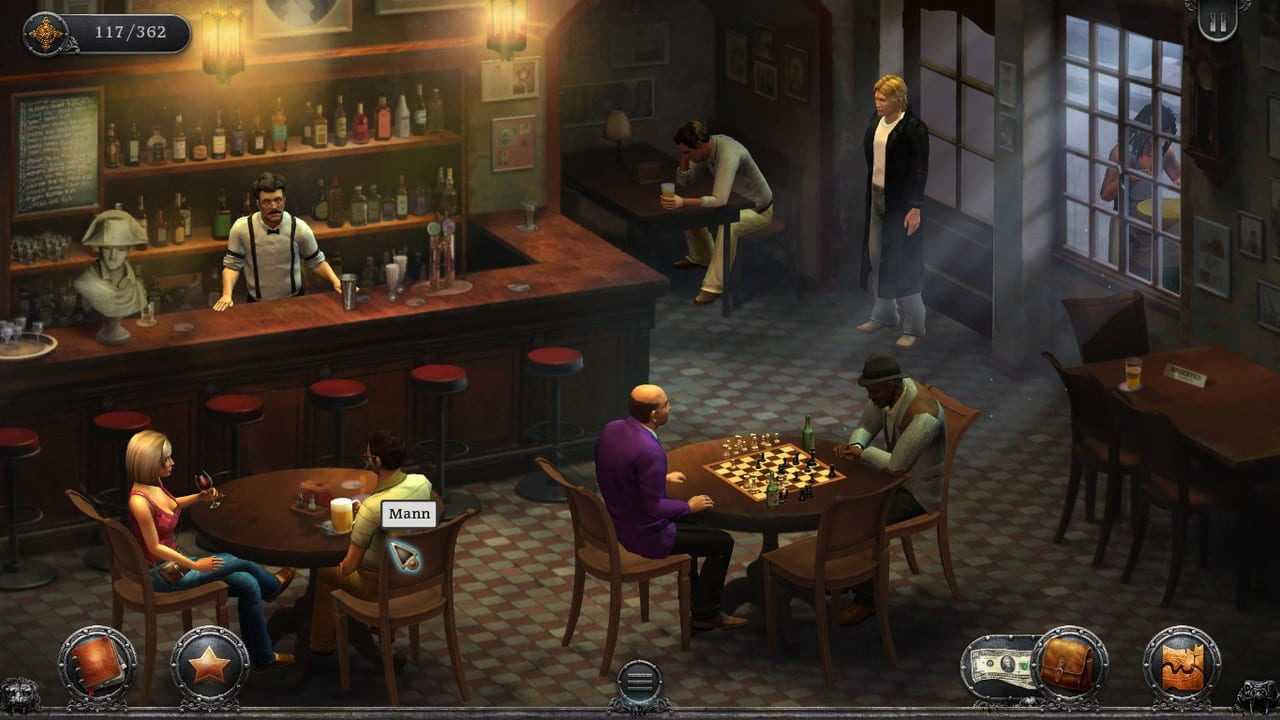Image resolution: width=1280 pixels, height=720 pixels.
Task: Open the leather satchel inventory
Action: click(1069, 664)
